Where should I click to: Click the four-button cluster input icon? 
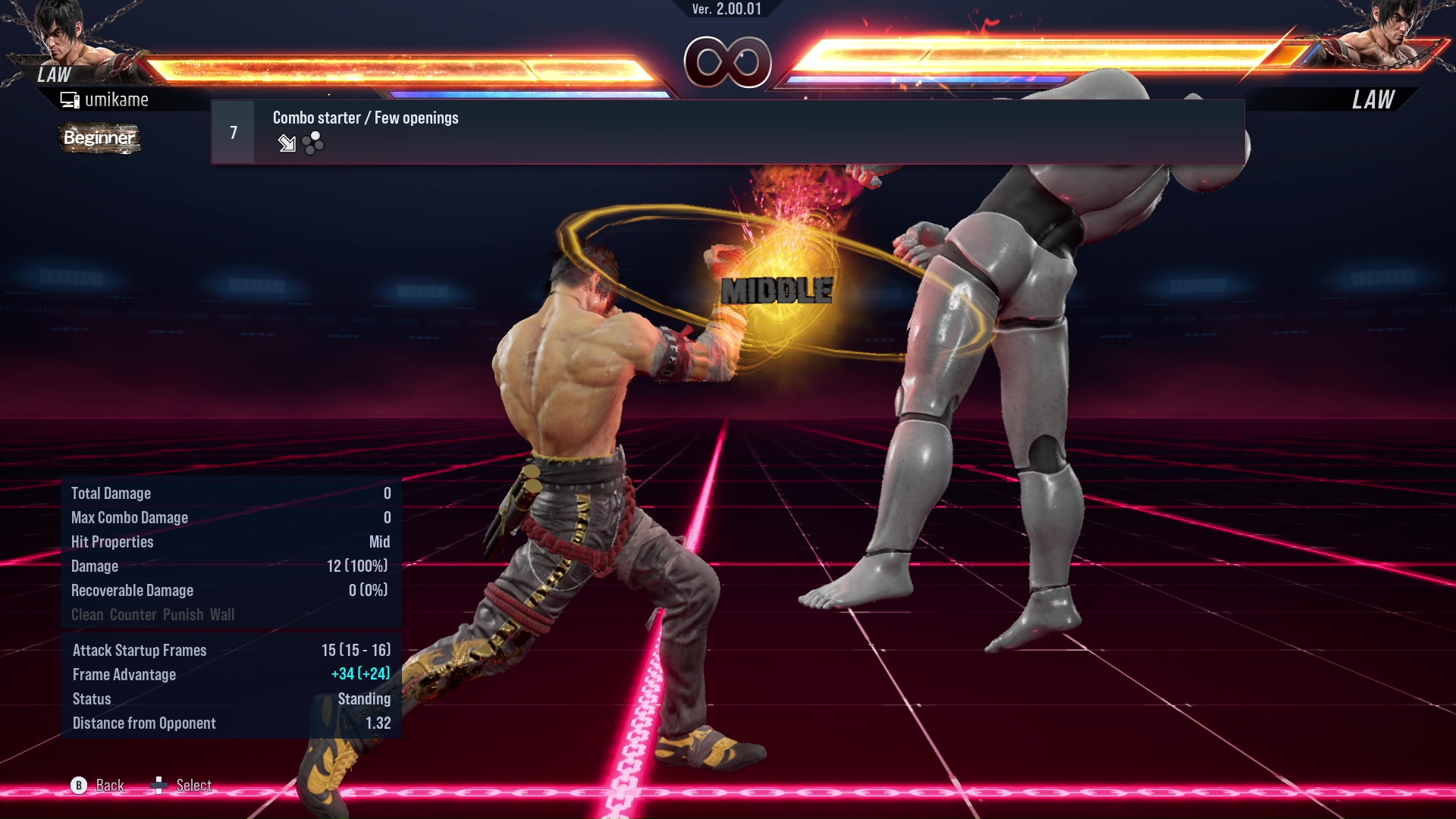tap(312, 143)
